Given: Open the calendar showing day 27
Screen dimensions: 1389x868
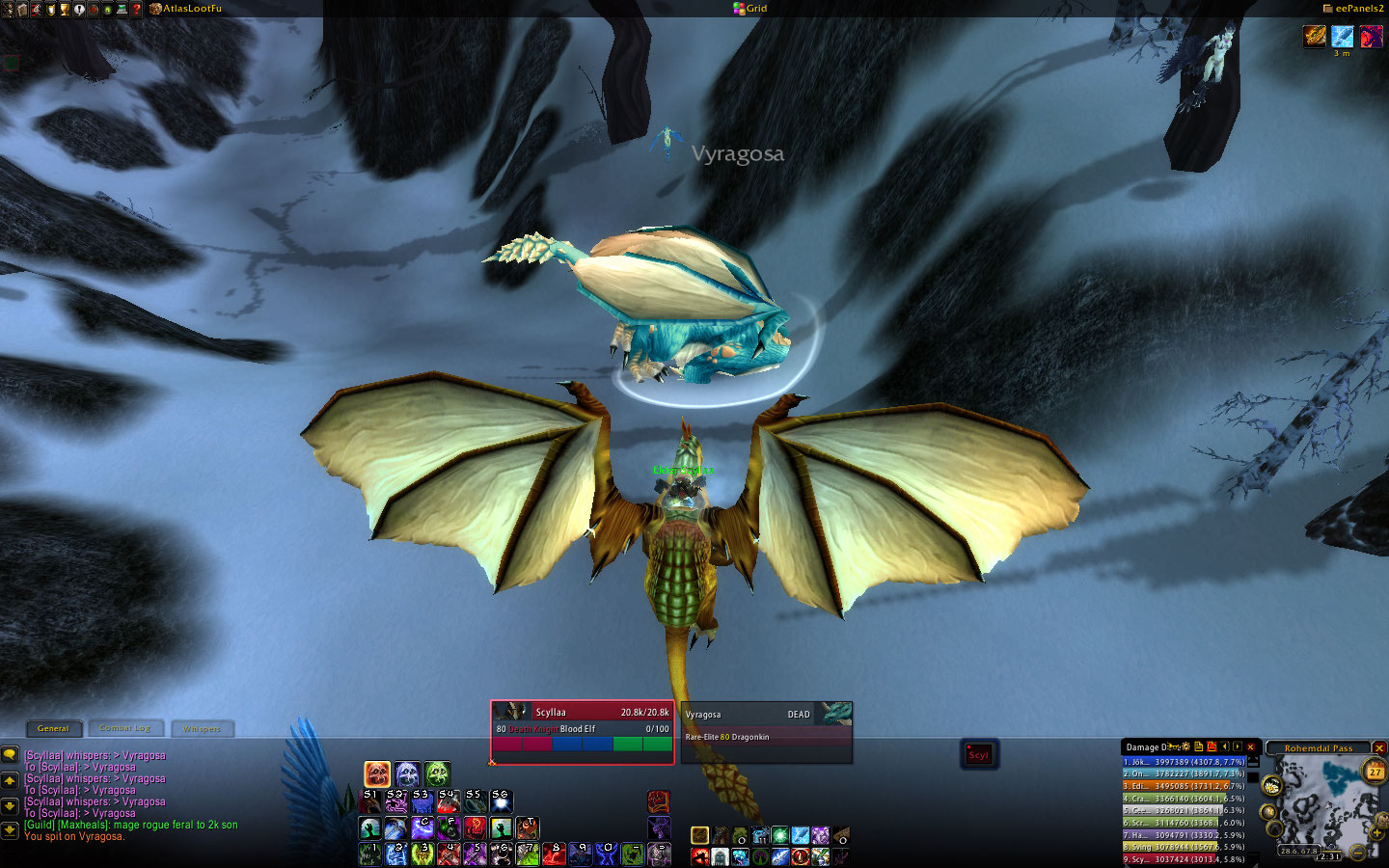Looking at the screenshot, I should coord(1375,772).
